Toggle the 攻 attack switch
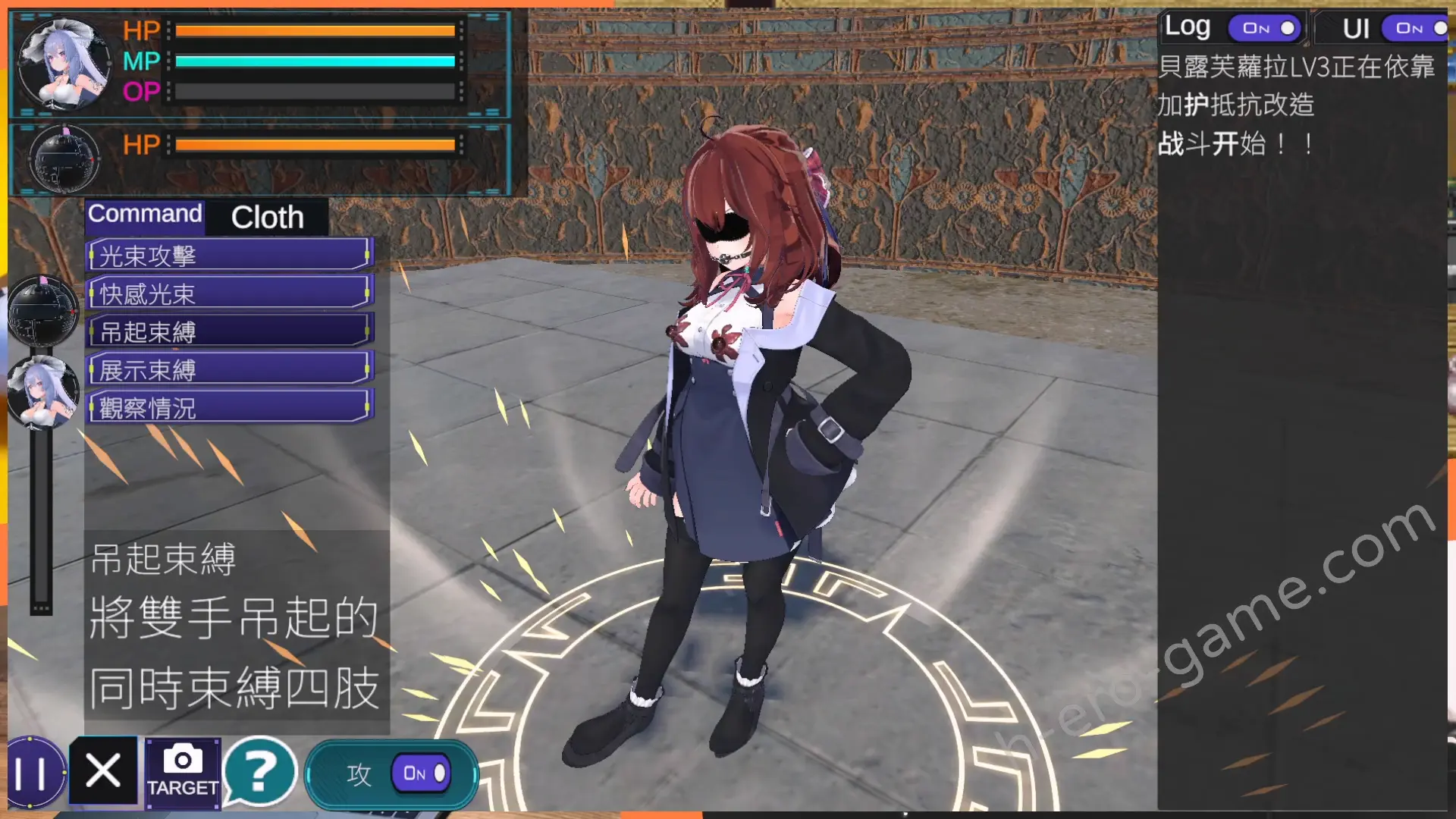1456x819 pixels. click(420, 773)
